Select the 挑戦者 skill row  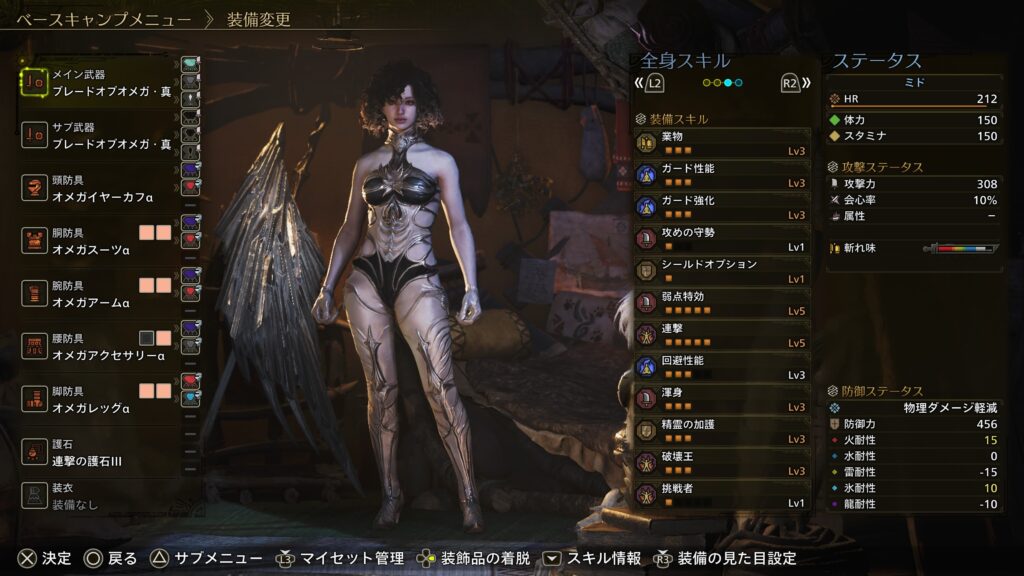tap(722, 494)
